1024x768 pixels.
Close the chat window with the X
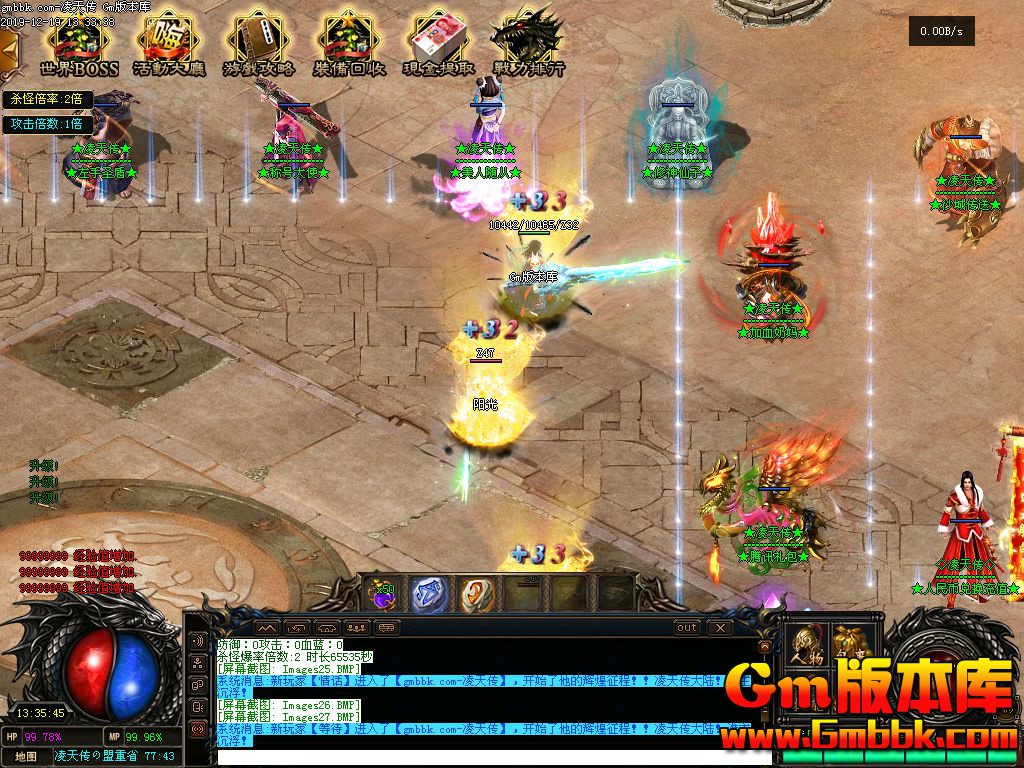(x=720, y=628)
